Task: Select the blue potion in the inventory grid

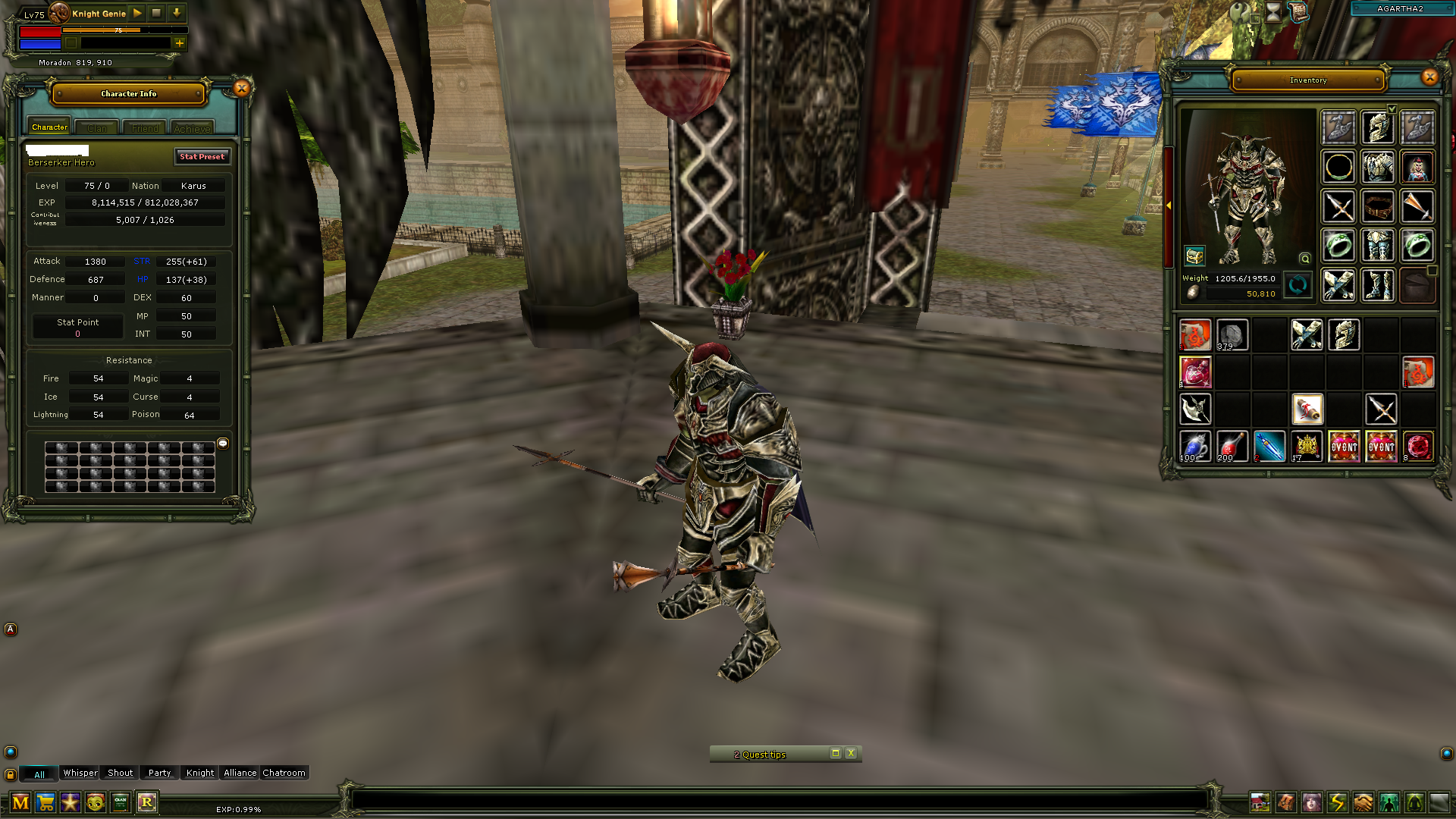Action: coord(1195,447)
